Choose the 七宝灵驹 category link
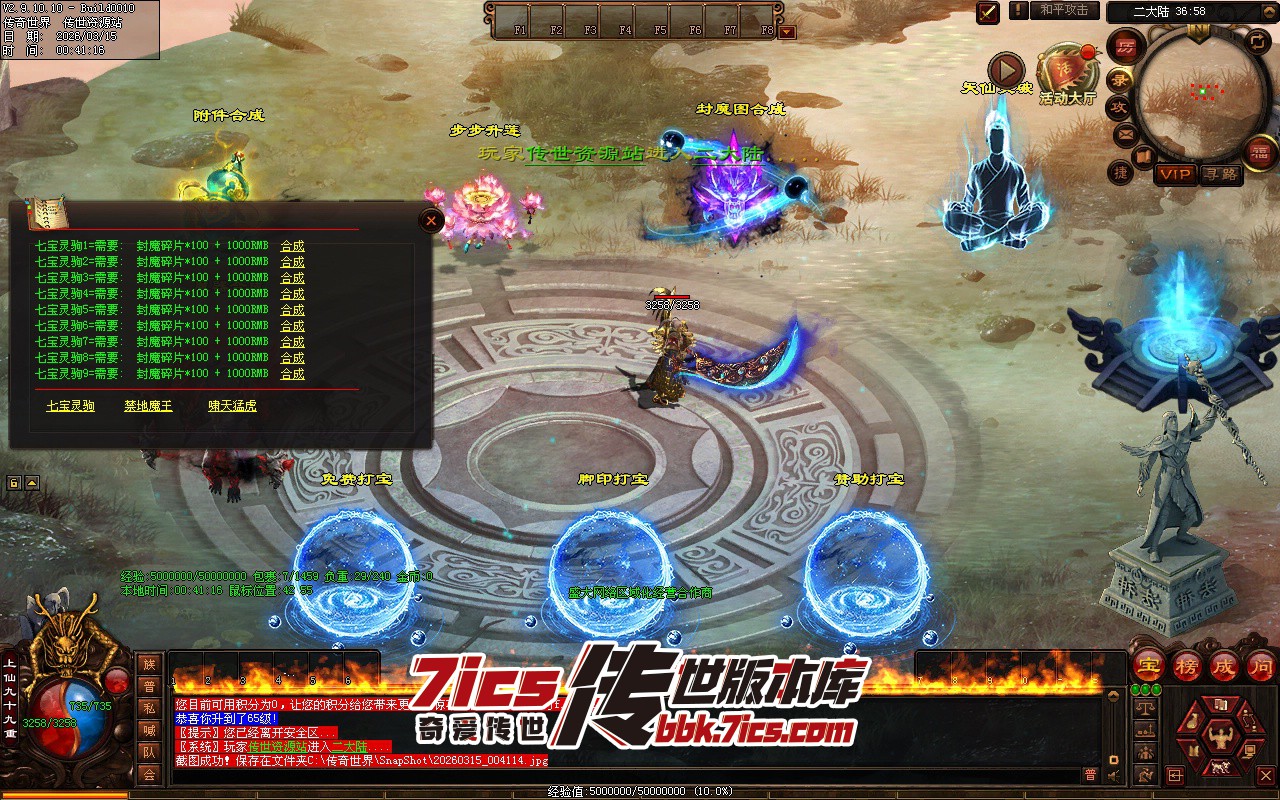1280x800 pixels. click(x=70, y=406)
